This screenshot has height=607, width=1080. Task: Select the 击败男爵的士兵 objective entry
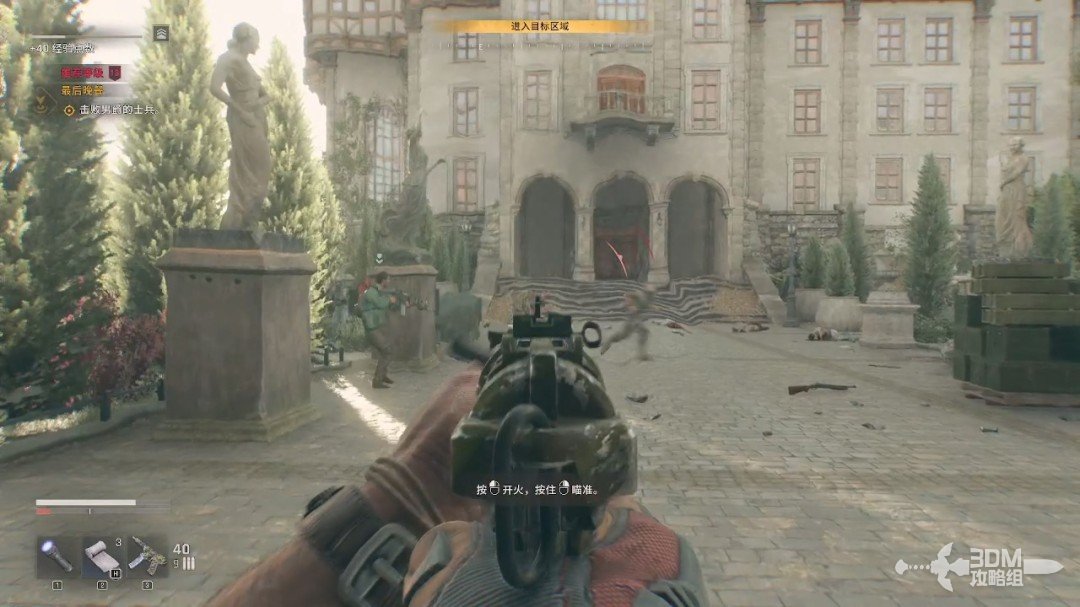tap(110, 109)
